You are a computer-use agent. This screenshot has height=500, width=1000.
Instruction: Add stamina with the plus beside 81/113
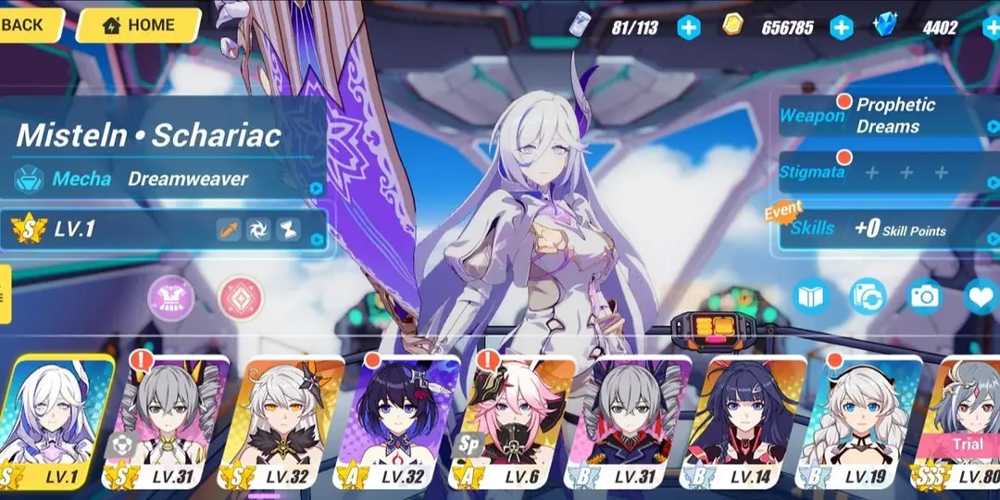(688, 27)
